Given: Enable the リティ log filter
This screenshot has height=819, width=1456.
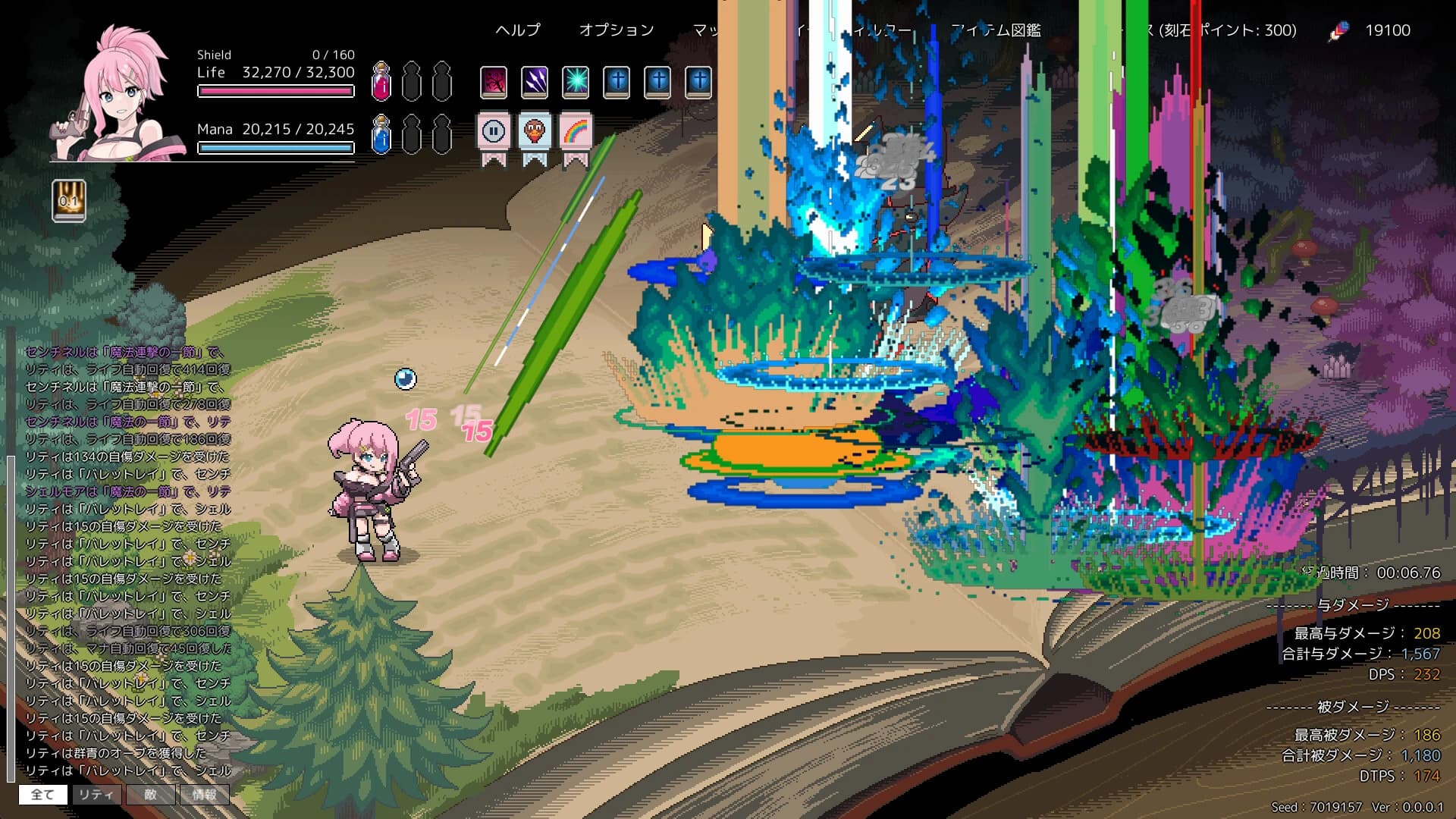Looking at the screenshot, I should 97,794.
